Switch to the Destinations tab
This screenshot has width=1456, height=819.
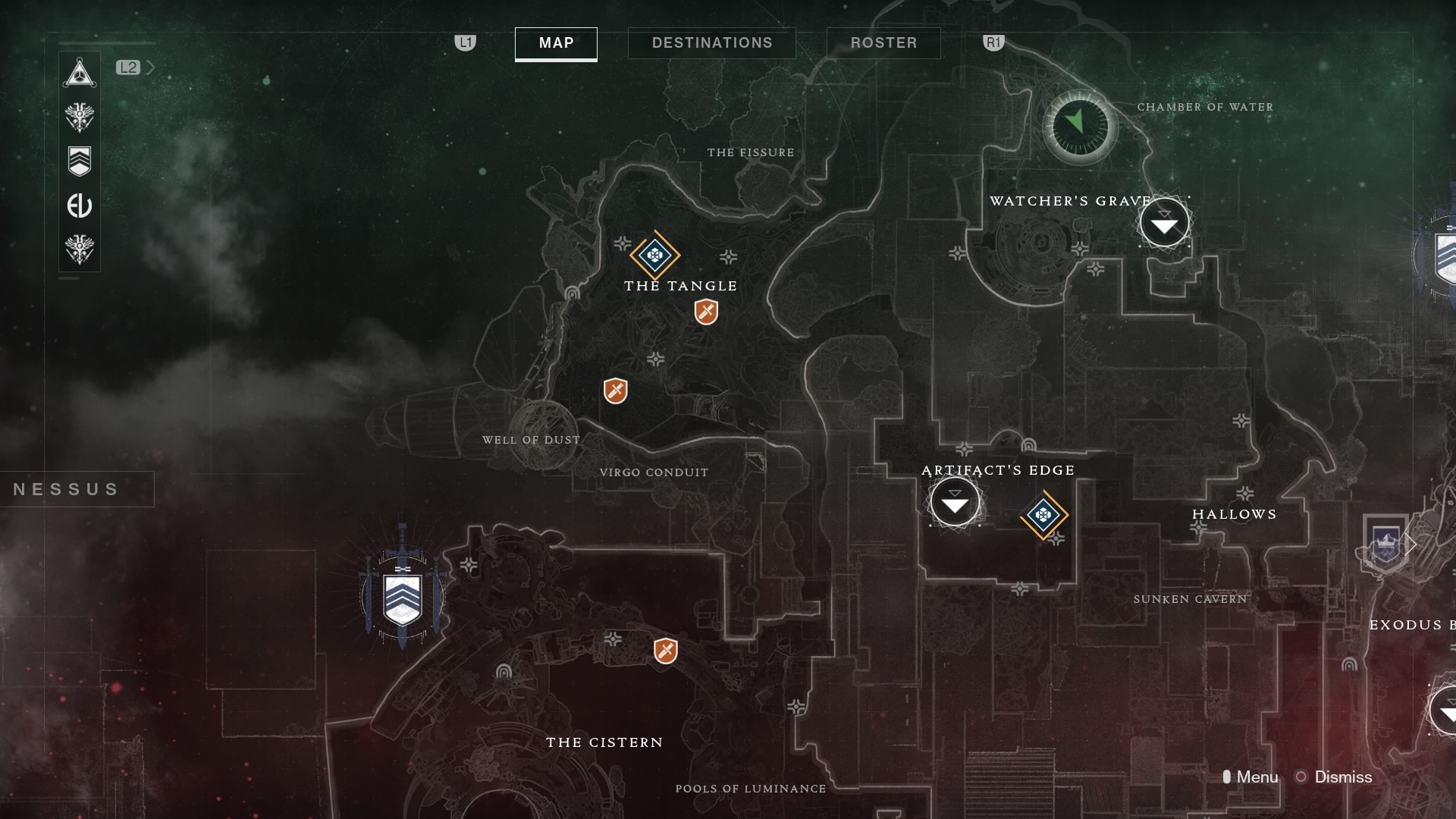[711, 43]
